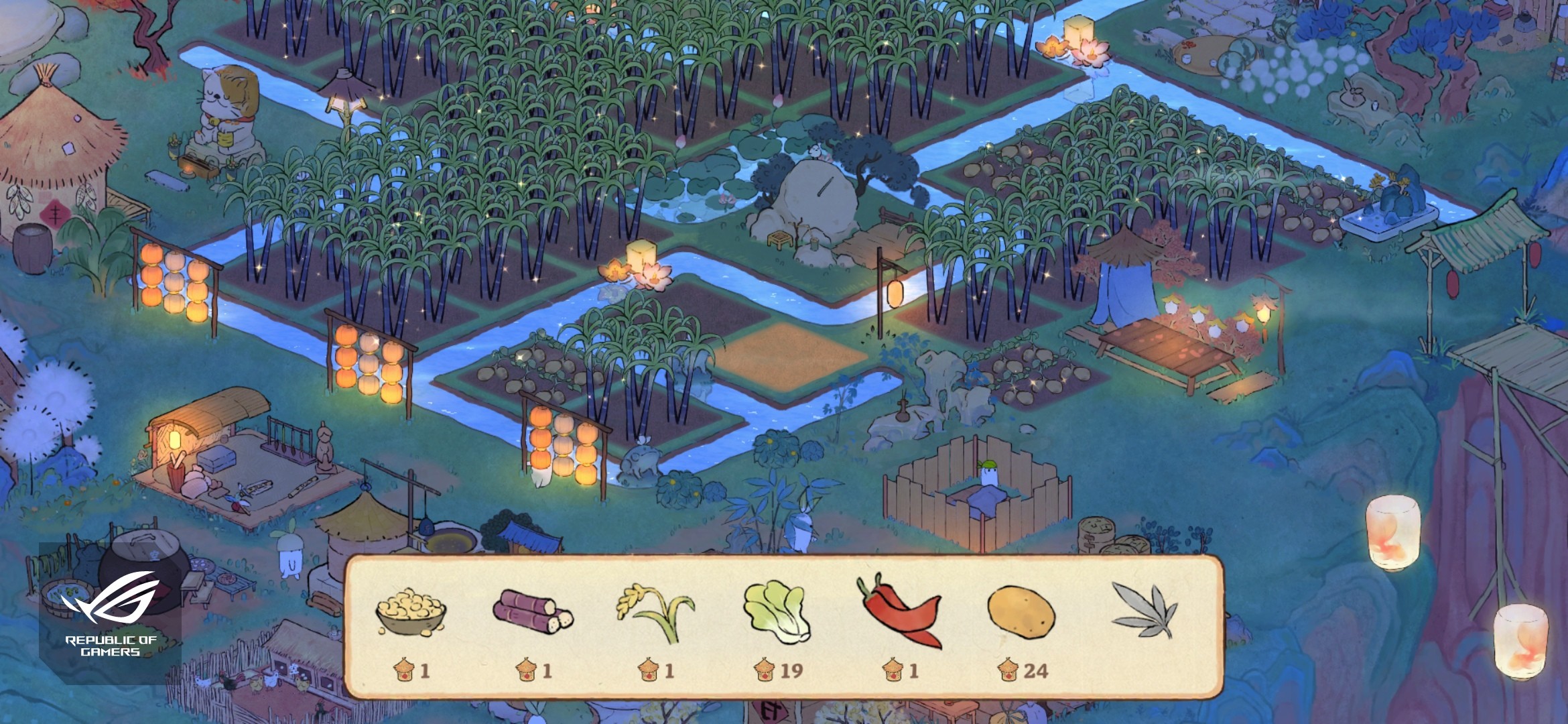The image size is (1568, 724).
Task: Select the soybean seed bowl
Action: (x=411, y=612)
